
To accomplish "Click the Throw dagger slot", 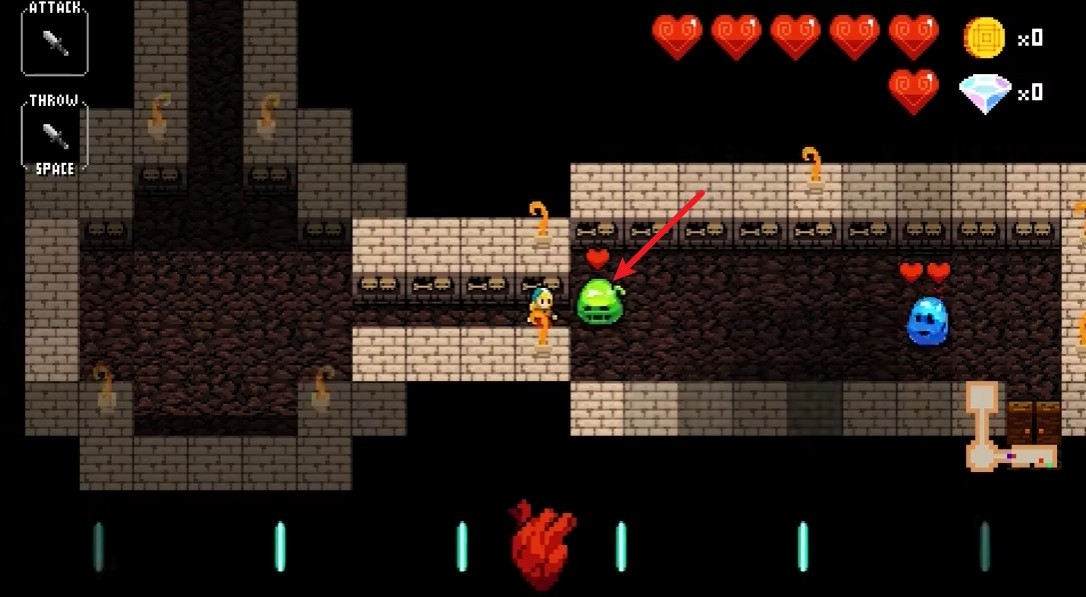I will pyautogui.click(x=55, y=135).
